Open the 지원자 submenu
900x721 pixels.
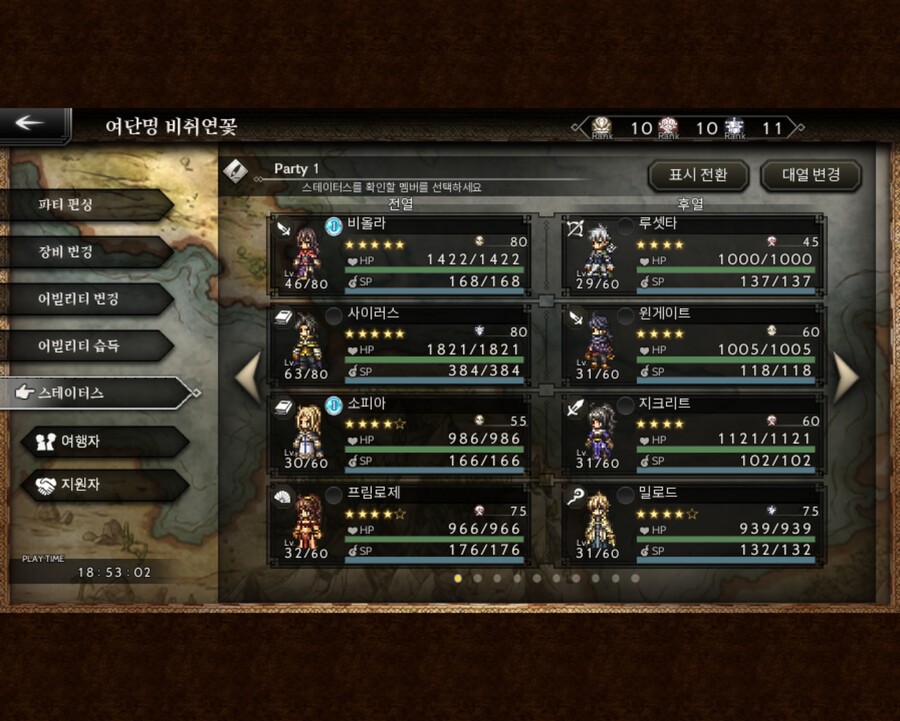pos(104,486)
